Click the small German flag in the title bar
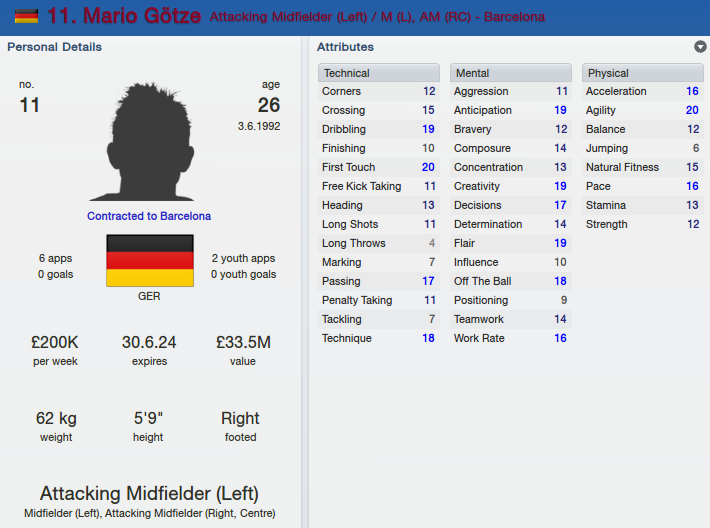Screen dimensions: 710x528 26,17
